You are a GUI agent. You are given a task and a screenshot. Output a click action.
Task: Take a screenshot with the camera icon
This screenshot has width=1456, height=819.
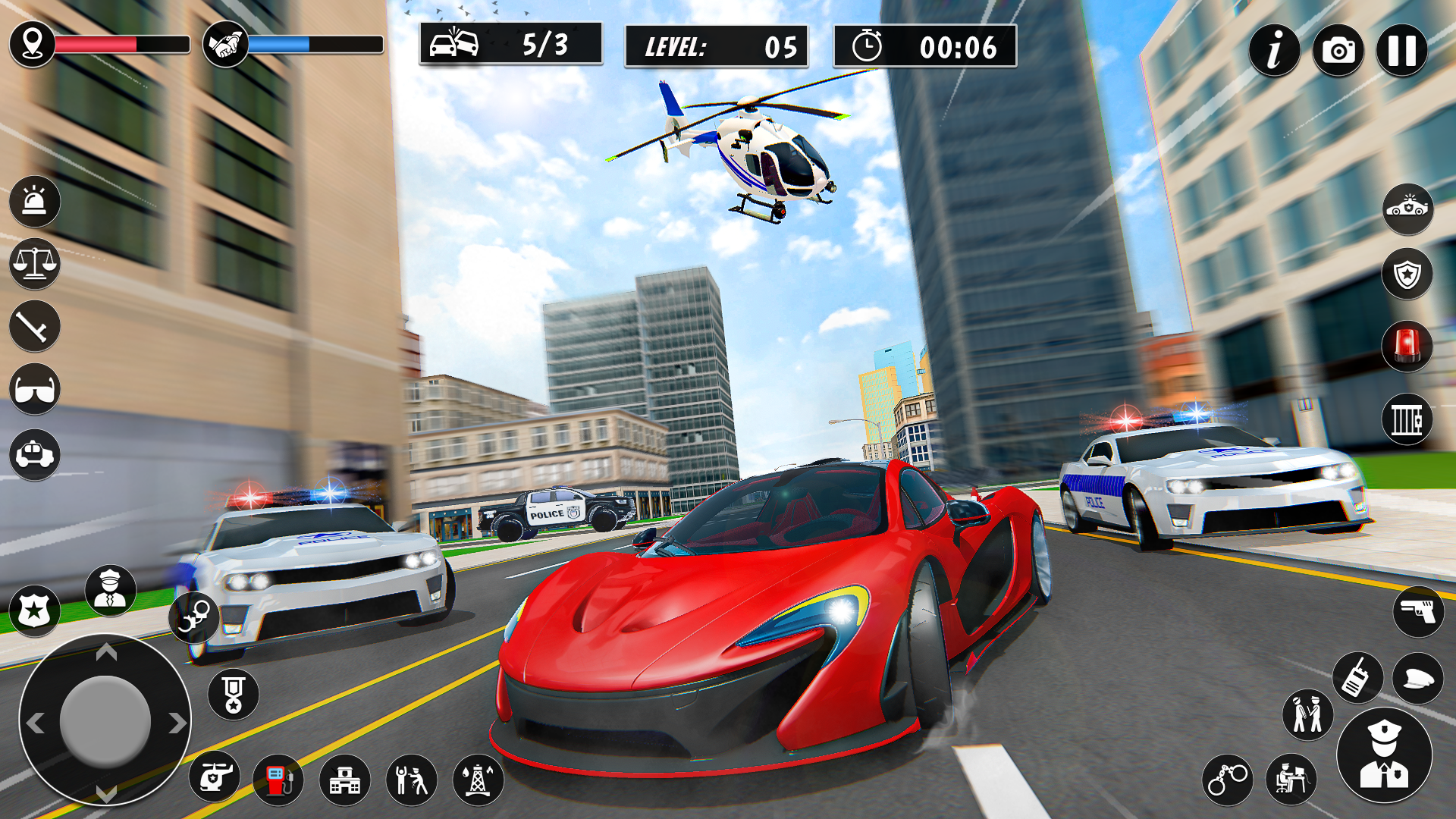1338,49
